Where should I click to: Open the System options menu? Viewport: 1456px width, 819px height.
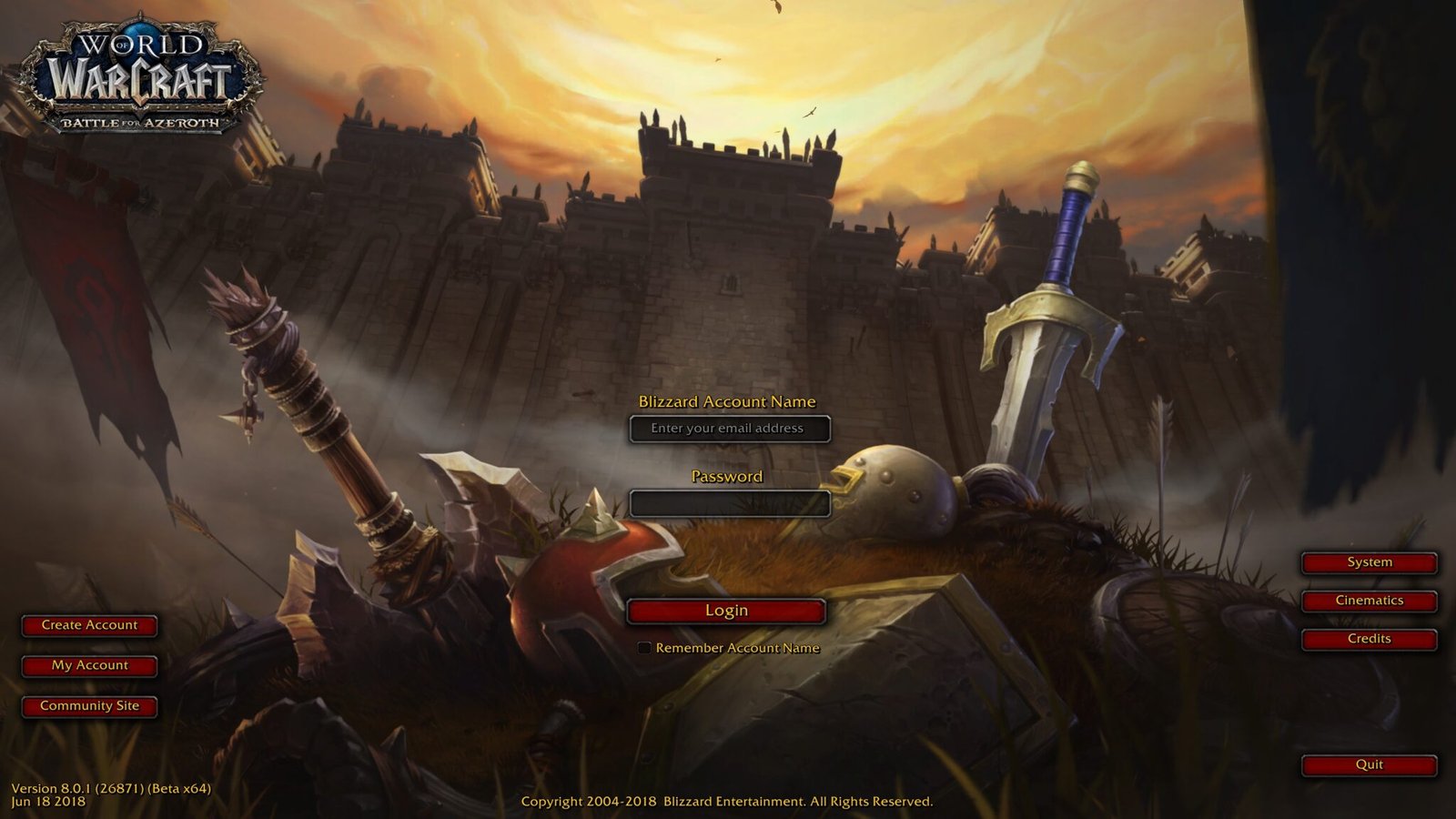point(1368,561)
